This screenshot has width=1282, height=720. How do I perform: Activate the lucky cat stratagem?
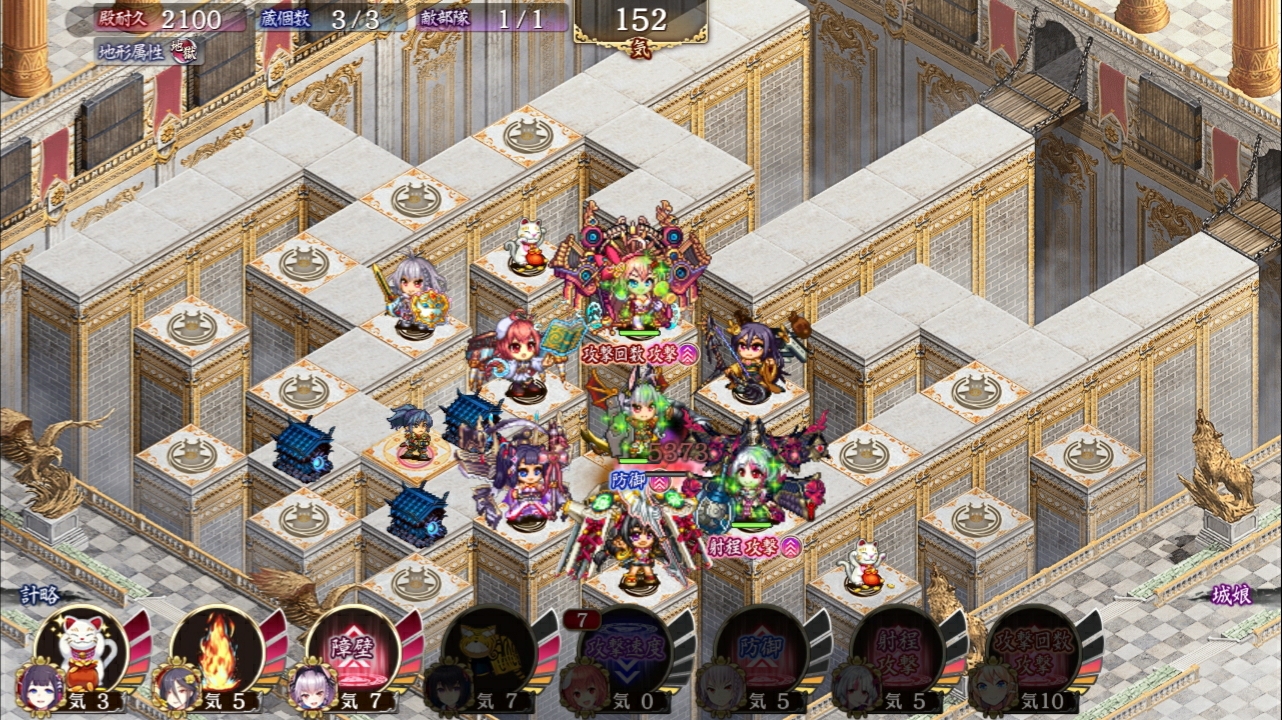(x=83, y=648)
